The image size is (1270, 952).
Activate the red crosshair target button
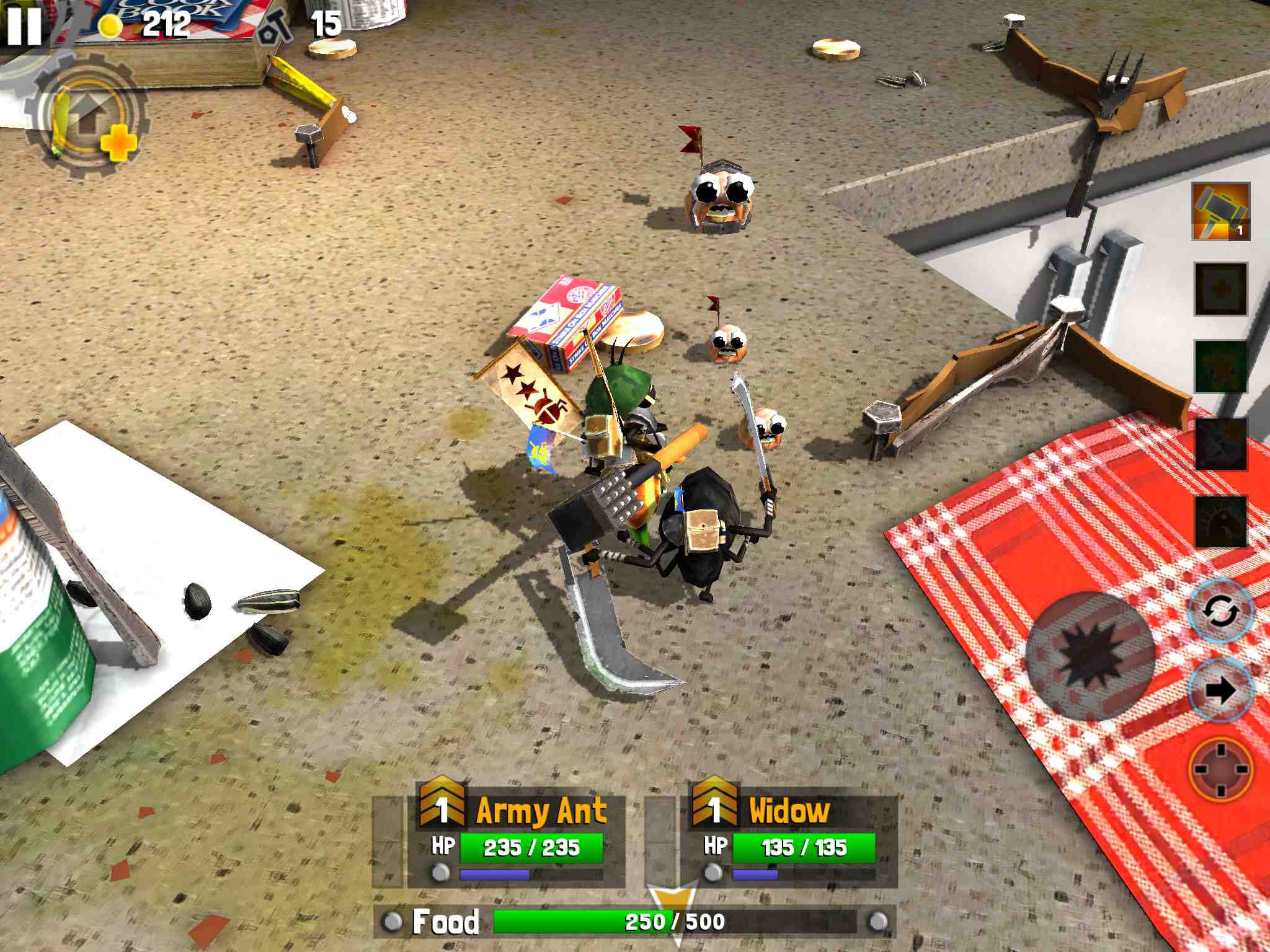pyautogui.click(x=1220, y=769)
